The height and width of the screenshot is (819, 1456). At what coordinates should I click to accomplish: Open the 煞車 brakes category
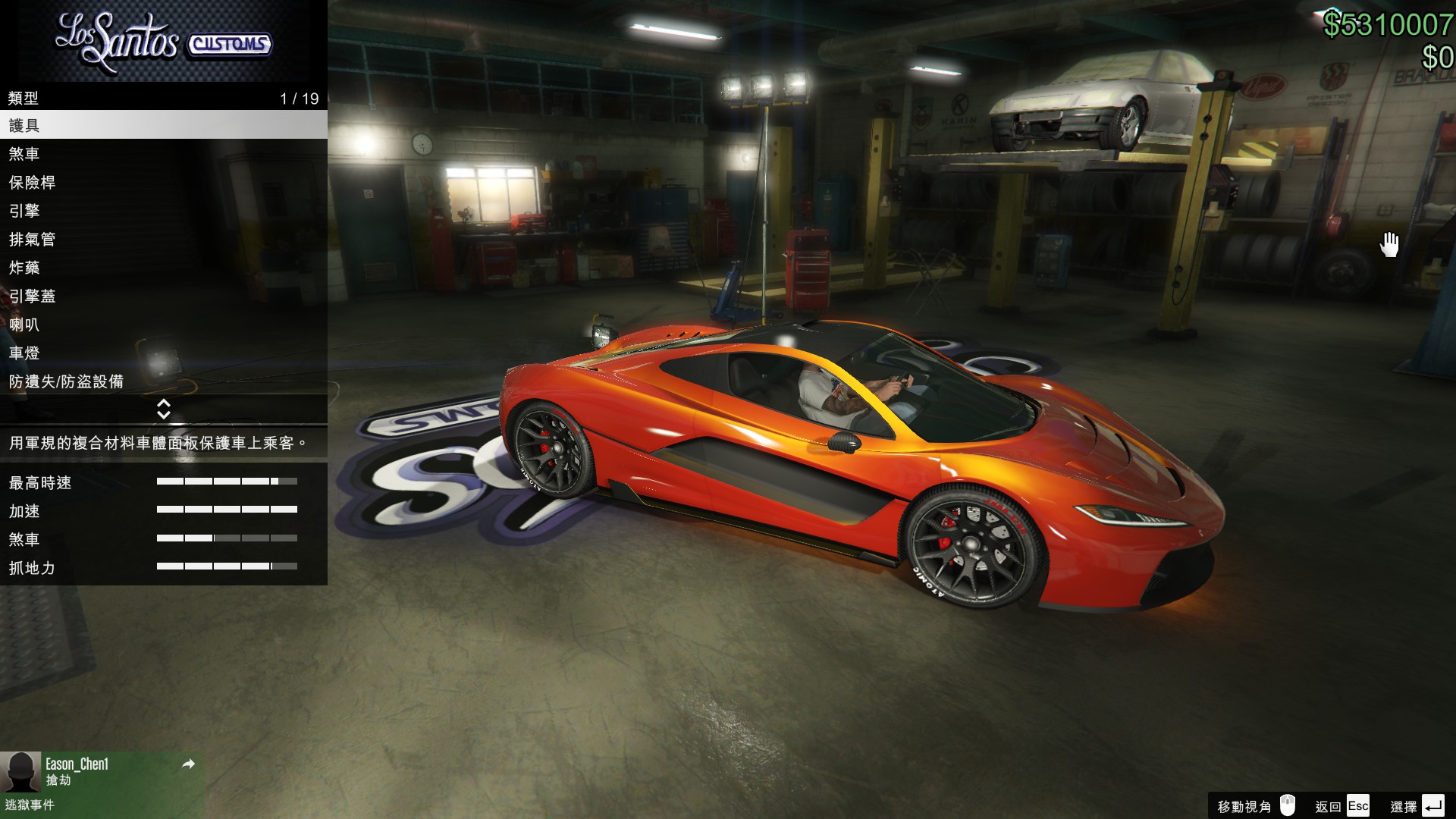pyautogui.click(x=163, y=154)
